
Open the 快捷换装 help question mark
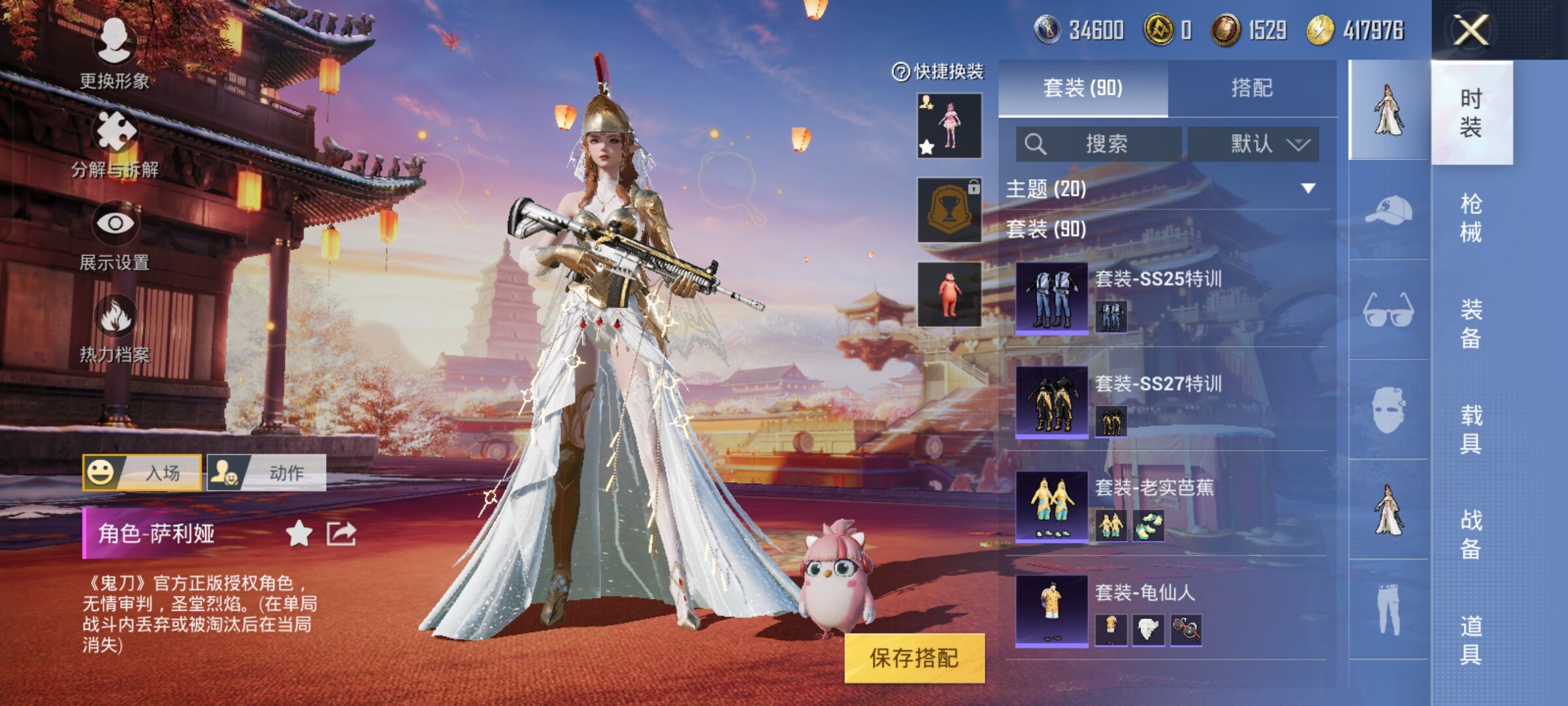[x=900, y=72]
